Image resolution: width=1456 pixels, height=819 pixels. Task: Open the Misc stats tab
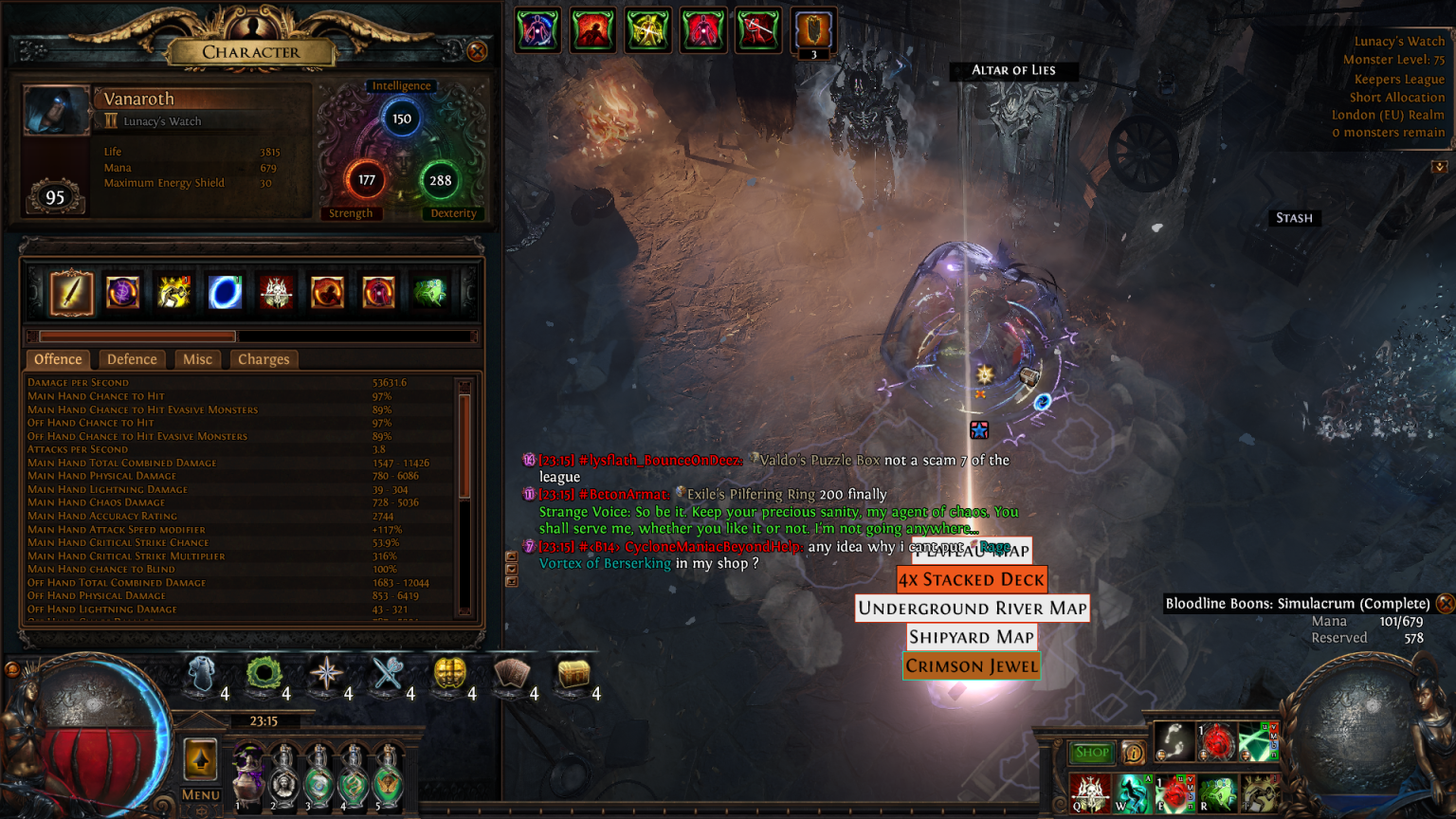coord(197,359)
